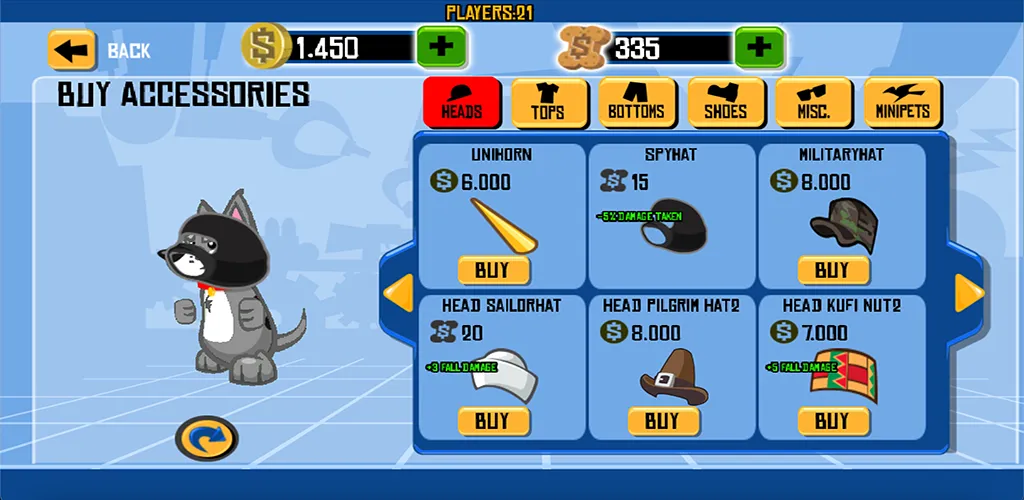1024x500 pixels.
Task: Add more gold coins with green plus
Action: 441,47
